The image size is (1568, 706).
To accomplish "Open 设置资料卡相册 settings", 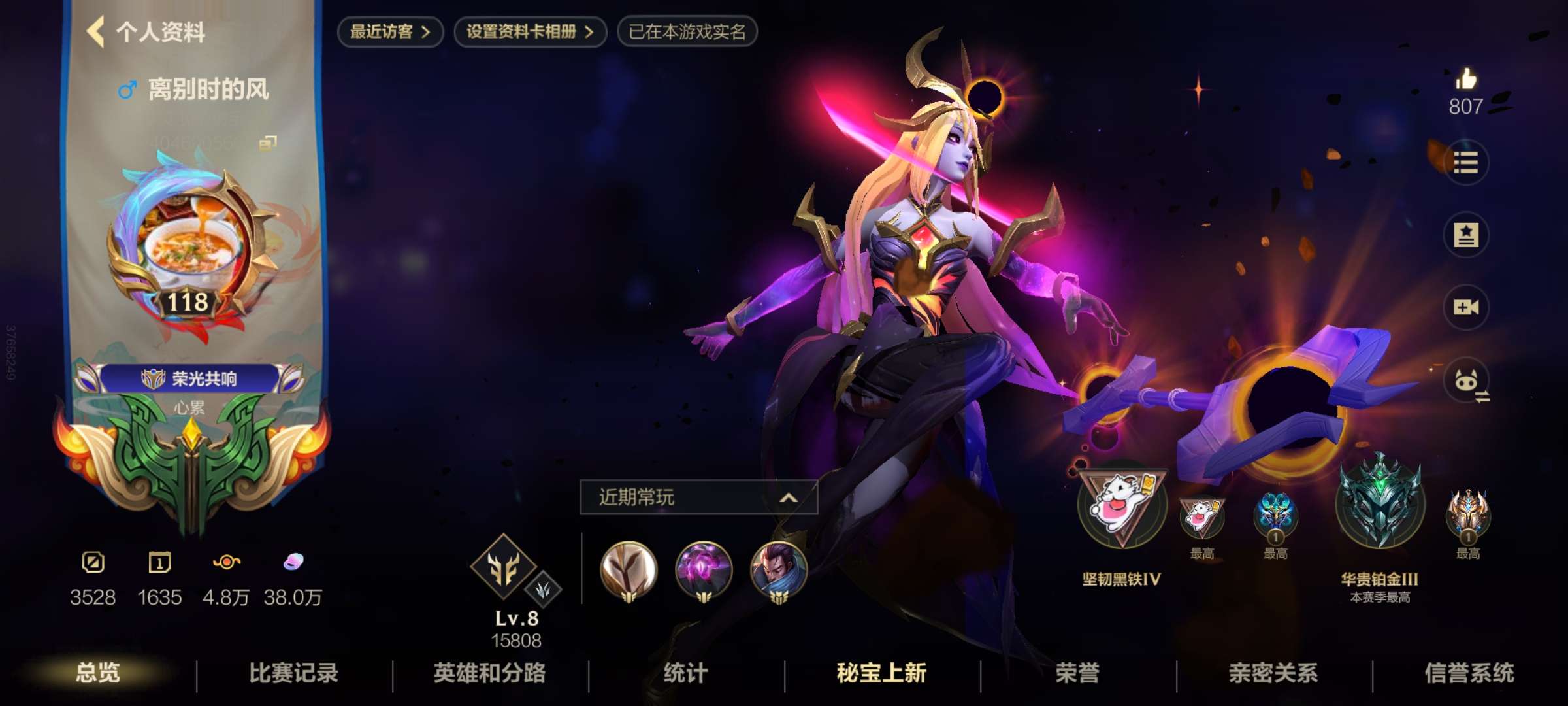I will (x=529, y=29).
